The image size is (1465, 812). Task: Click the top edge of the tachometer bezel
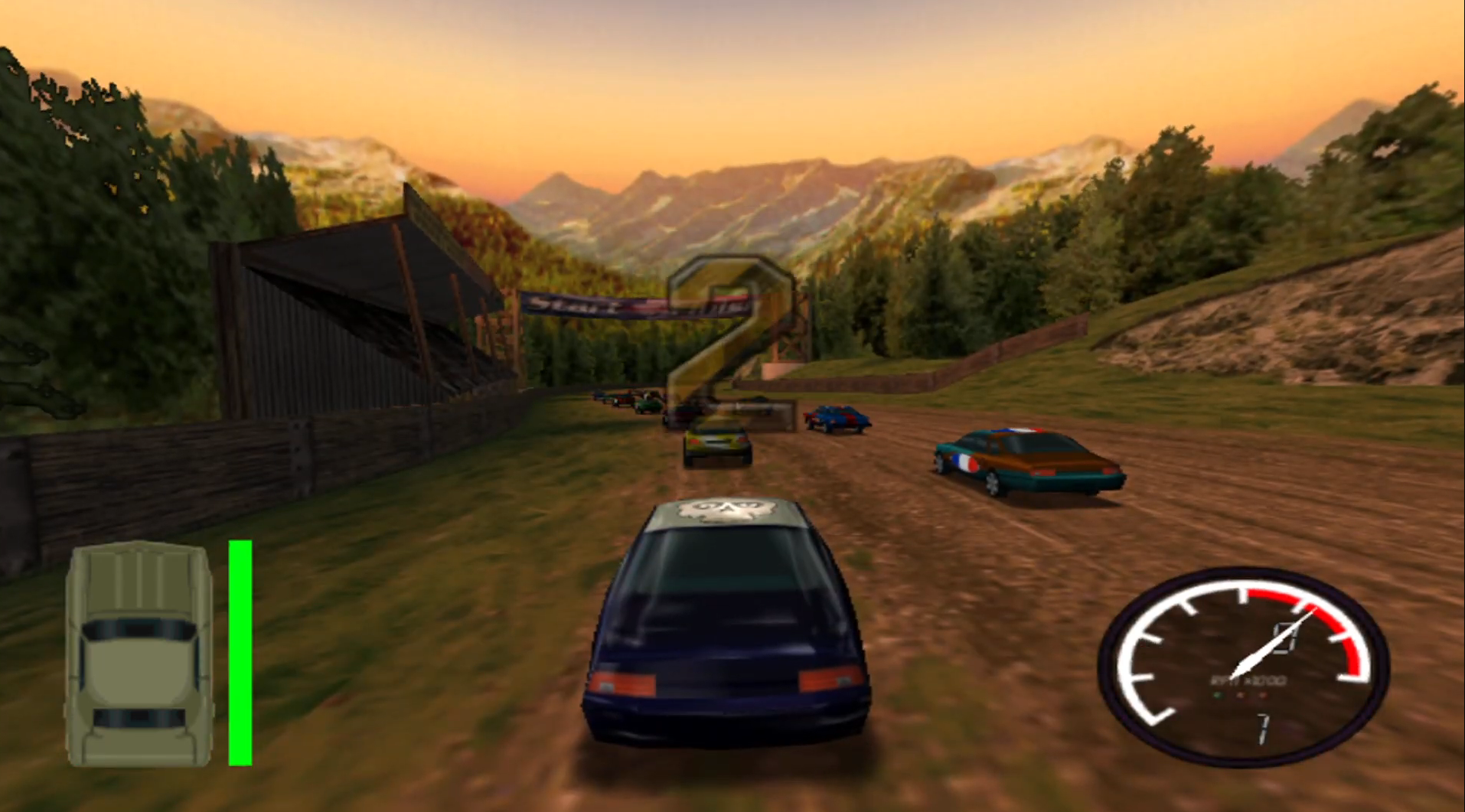point(1238,572)
